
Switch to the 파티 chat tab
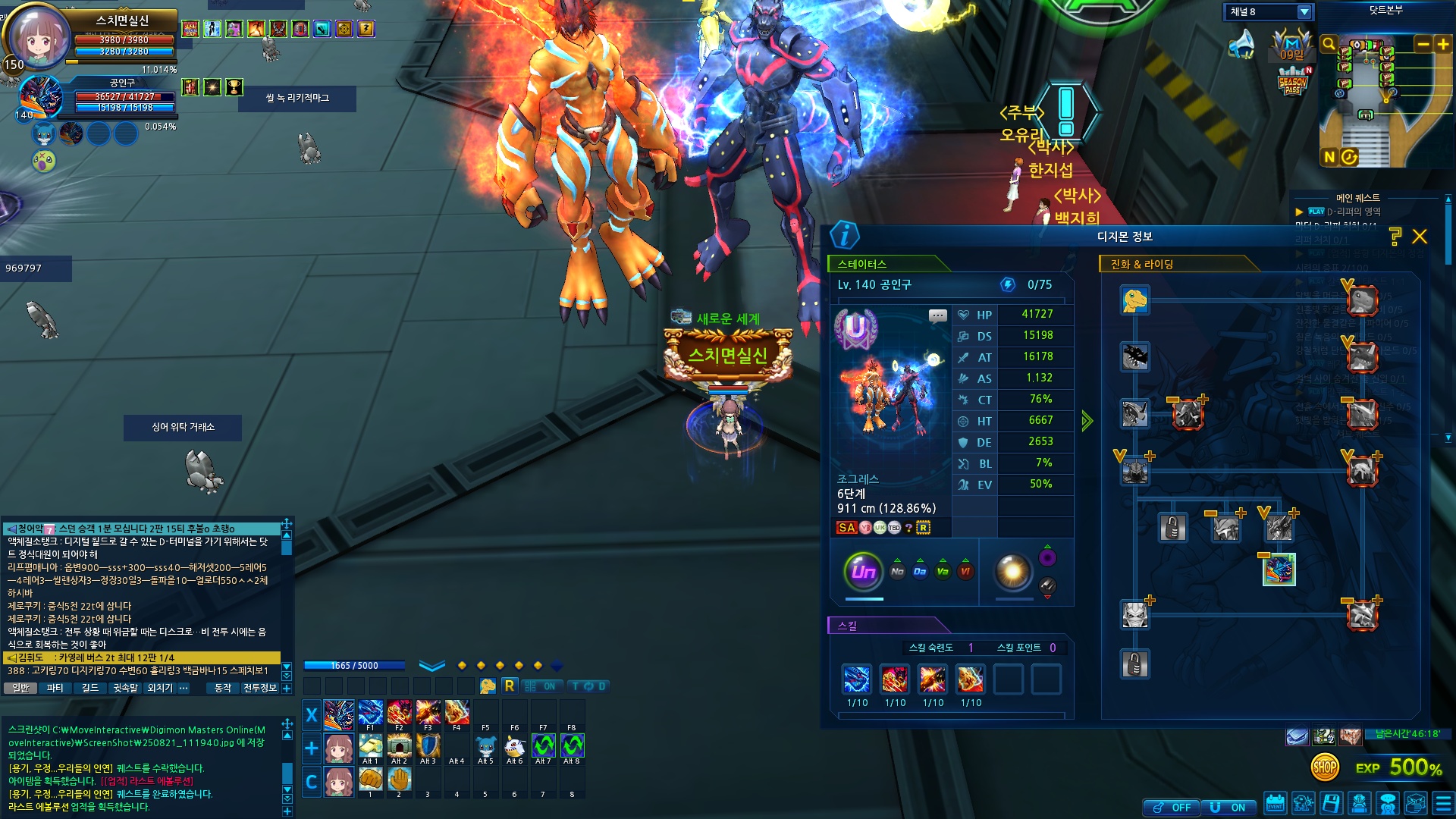(55, 688)
